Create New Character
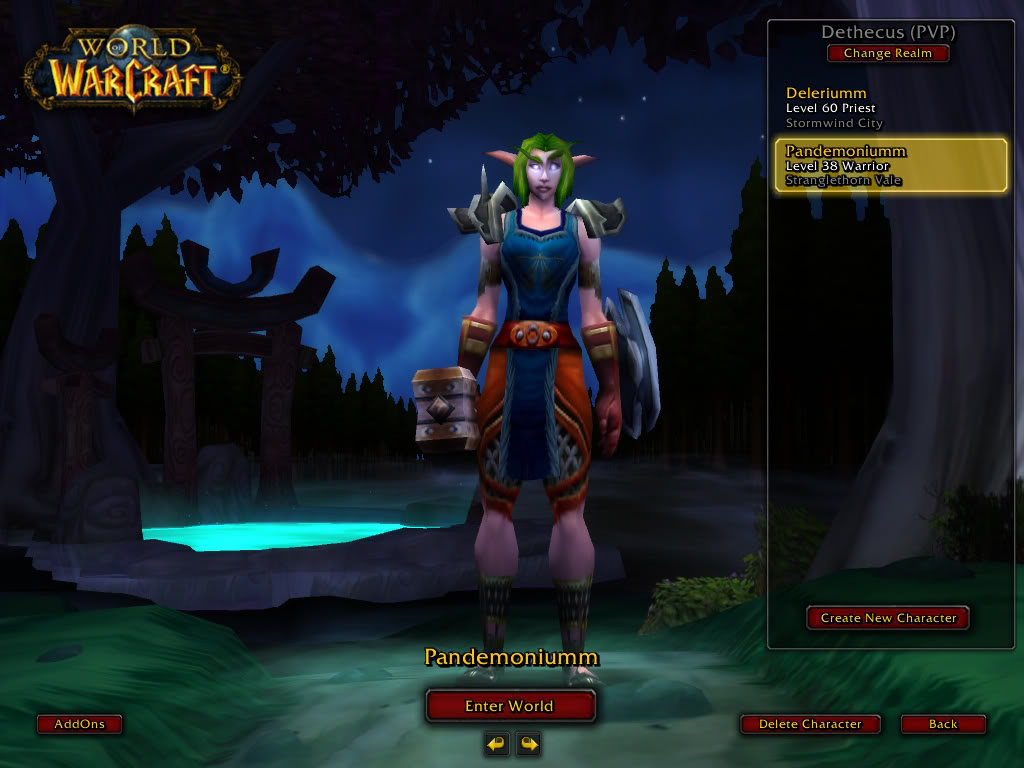1024x768 pixels. coord(888,618)
